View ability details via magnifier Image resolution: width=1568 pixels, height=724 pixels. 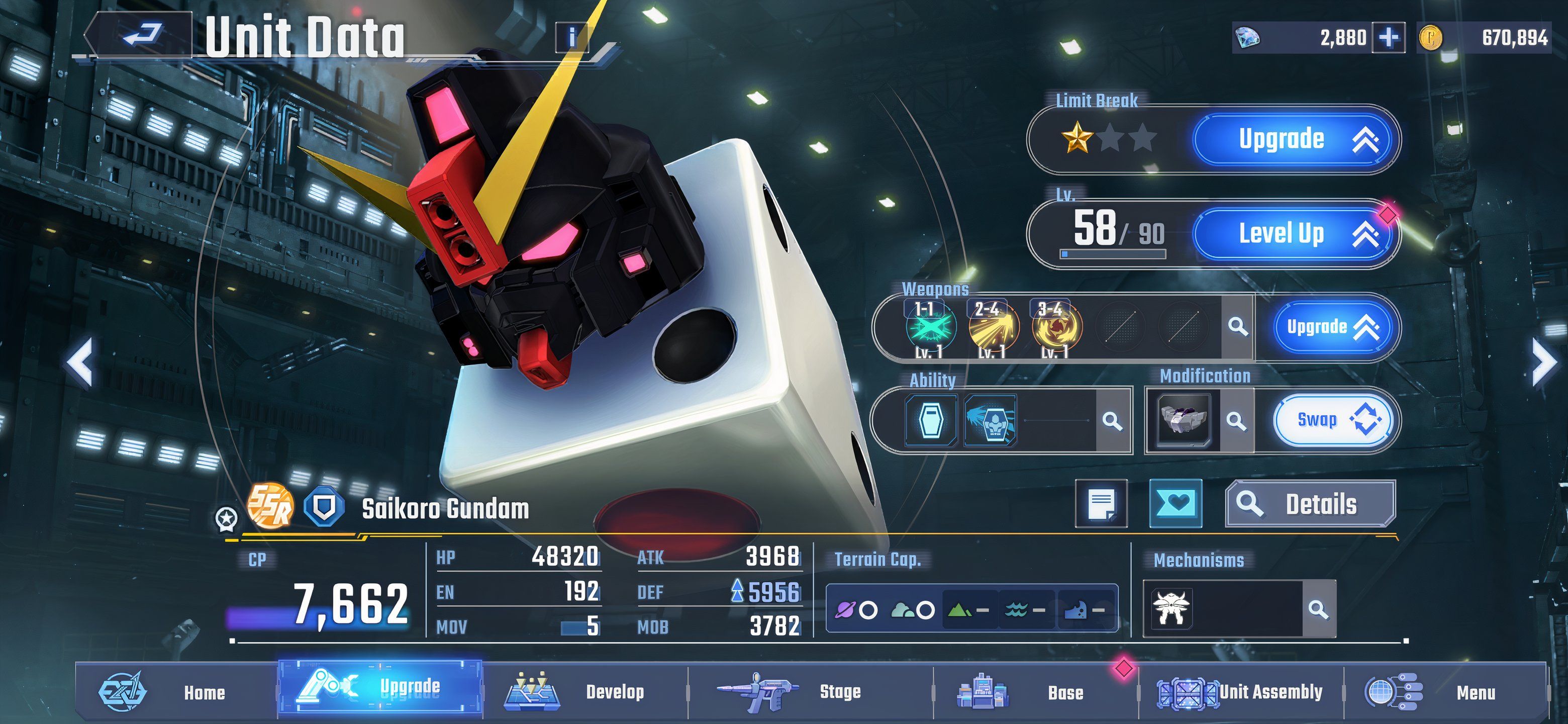click(x=1112, y=421)
